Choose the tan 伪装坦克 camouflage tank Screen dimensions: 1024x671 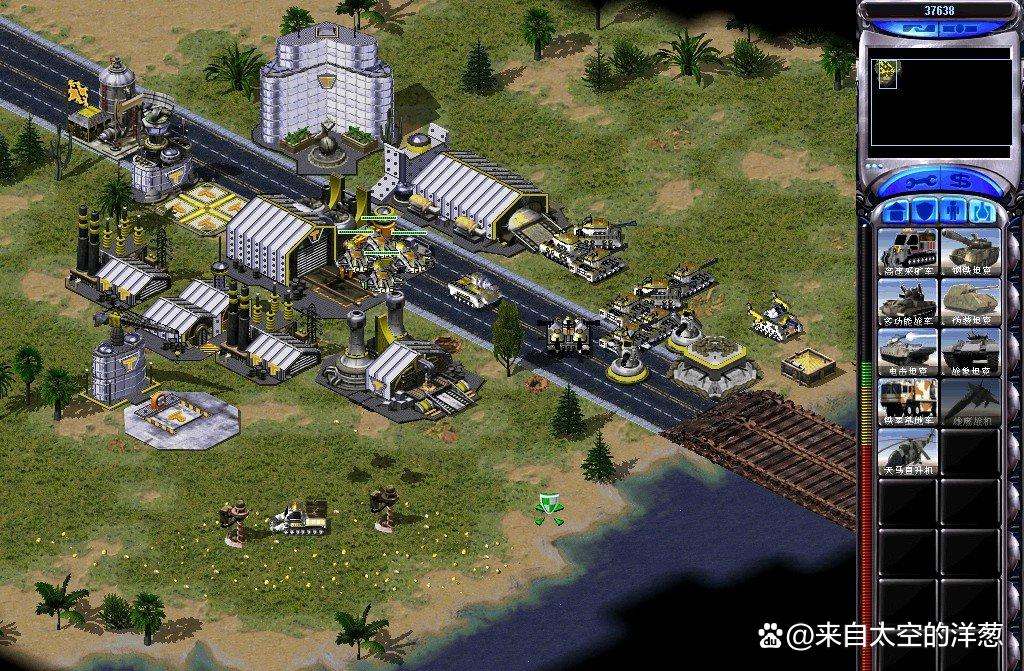970,300
